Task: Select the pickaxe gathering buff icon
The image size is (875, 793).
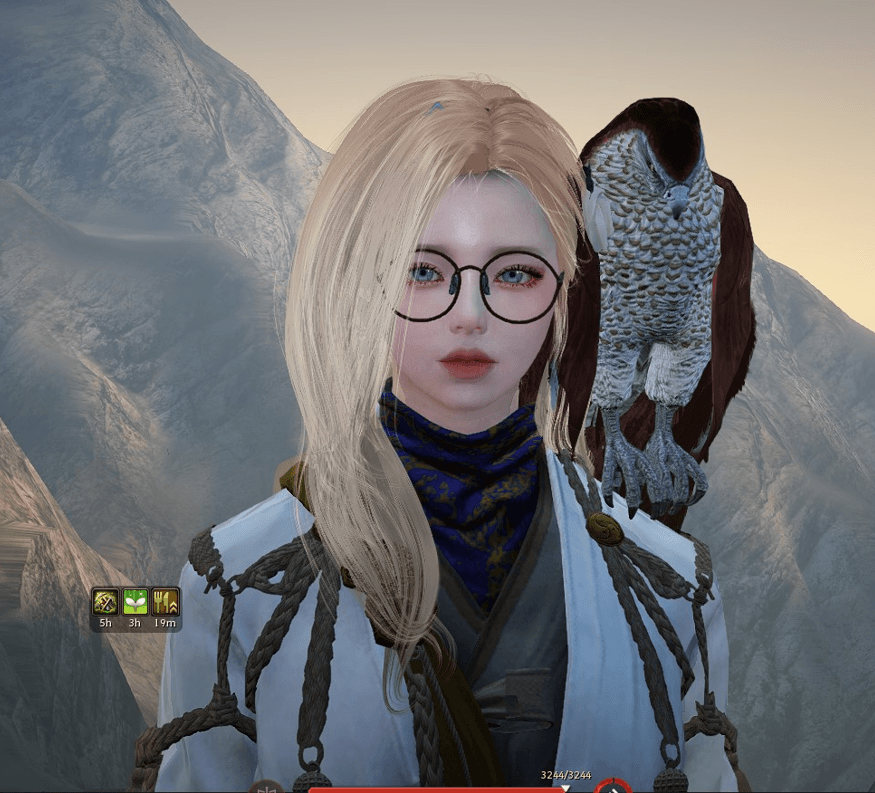Action: 106,601
